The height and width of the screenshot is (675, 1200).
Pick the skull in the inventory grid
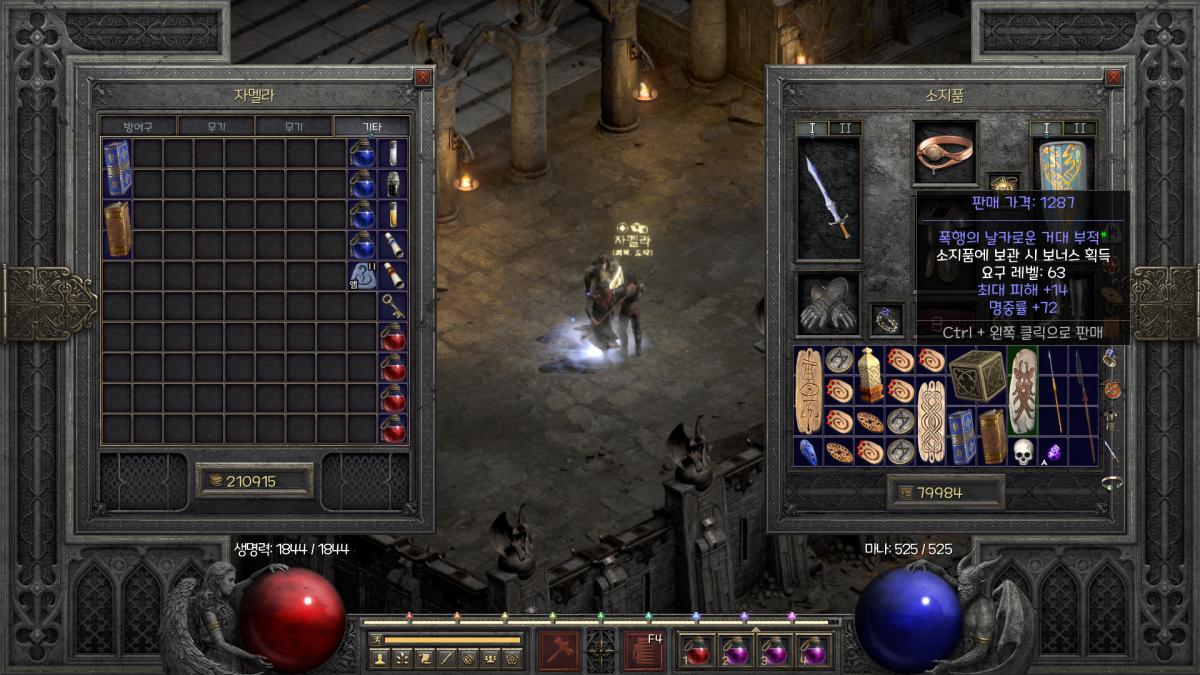[1022, 451]
